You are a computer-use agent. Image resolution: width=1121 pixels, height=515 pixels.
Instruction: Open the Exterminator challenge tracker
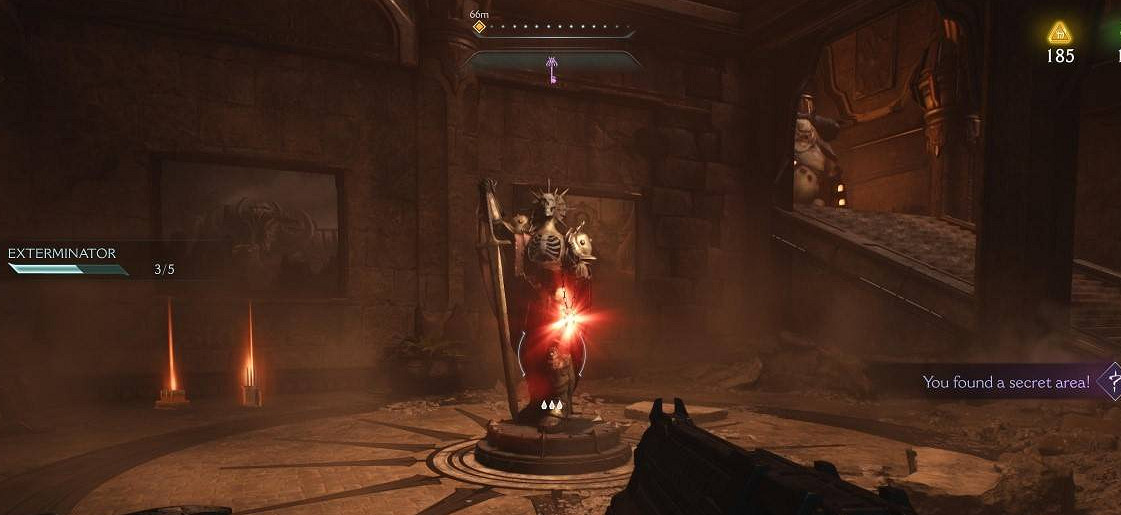[90, 261]
